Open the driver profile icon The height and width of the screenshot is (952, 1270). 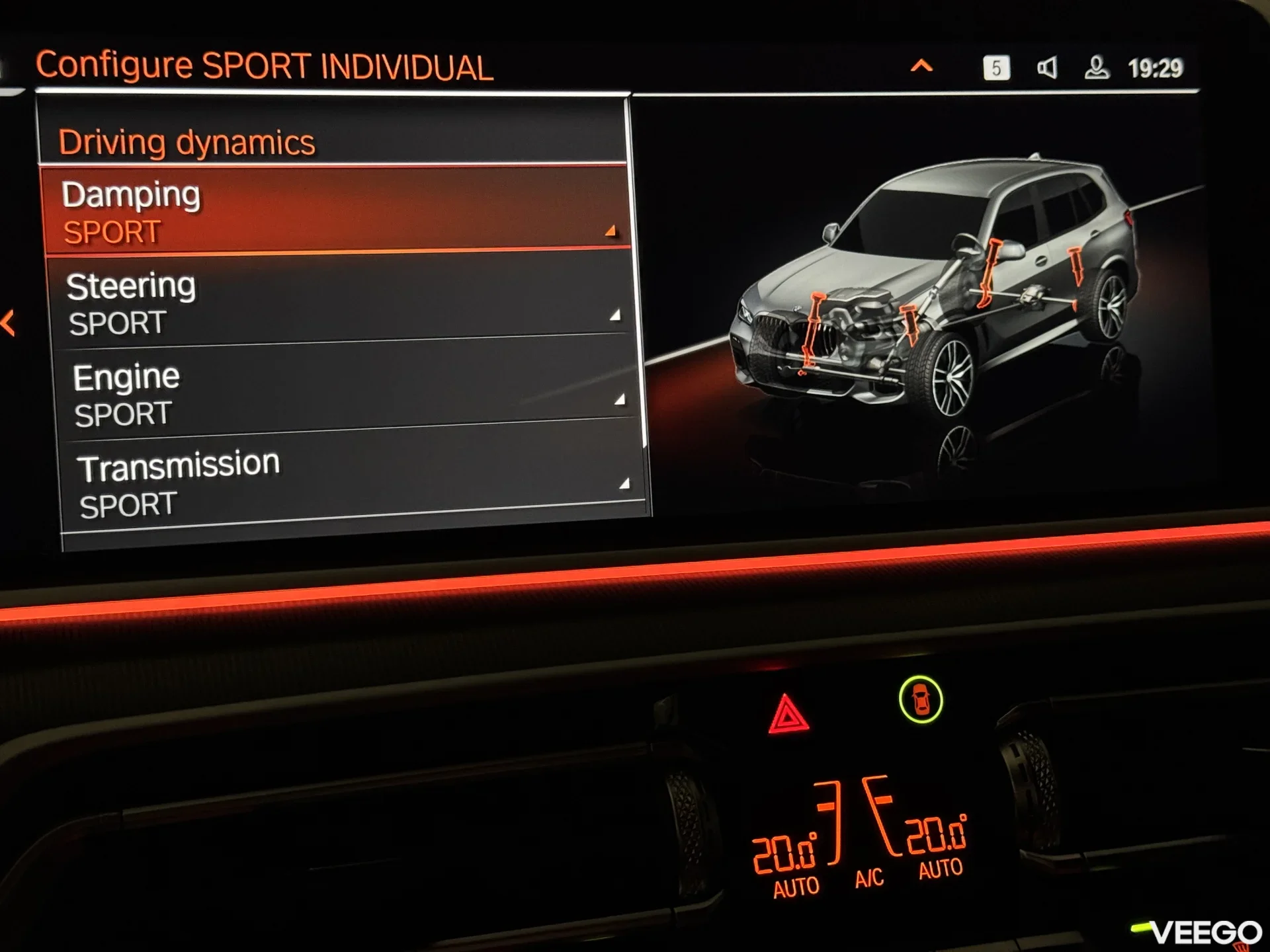1097,69
